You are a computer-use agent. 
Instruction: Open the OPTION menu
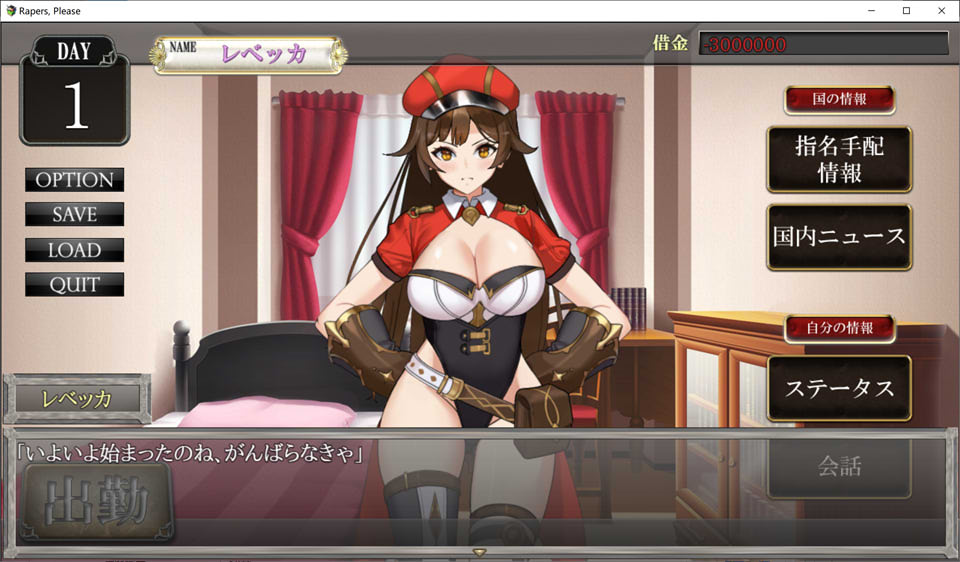click(75, 180)
